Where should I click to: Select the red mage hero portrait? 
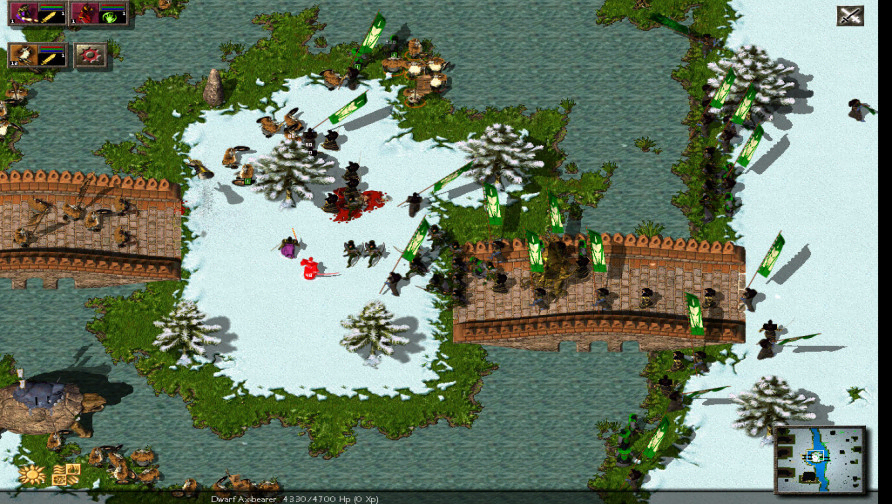pos(86,14)
